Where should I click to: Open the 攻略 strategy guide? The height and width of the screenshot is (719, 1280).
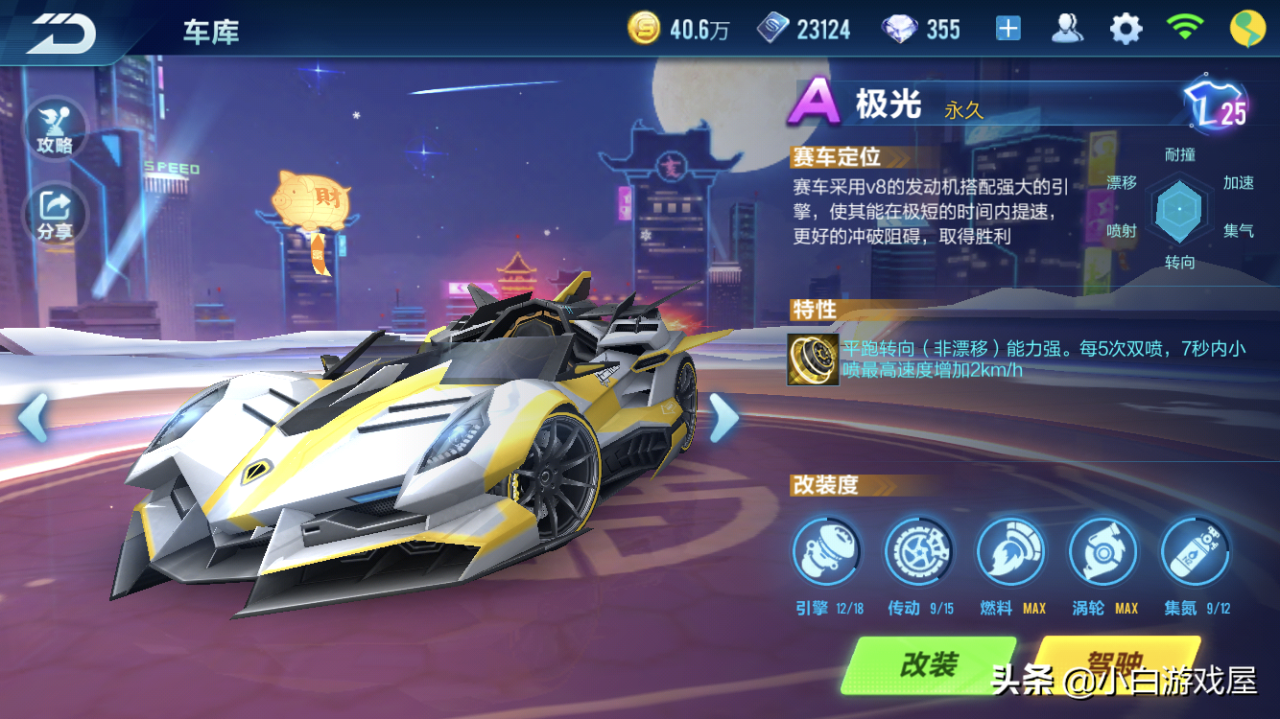(55, 129)
